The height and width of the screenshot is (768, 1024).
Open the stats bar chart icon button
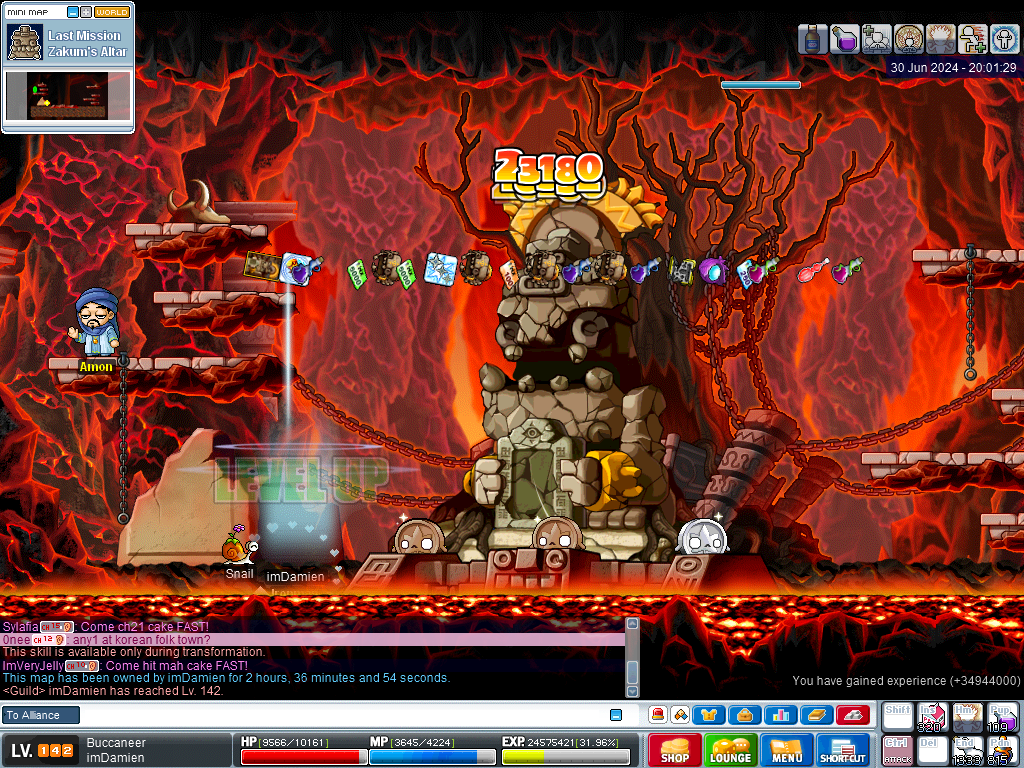[780, 715]
